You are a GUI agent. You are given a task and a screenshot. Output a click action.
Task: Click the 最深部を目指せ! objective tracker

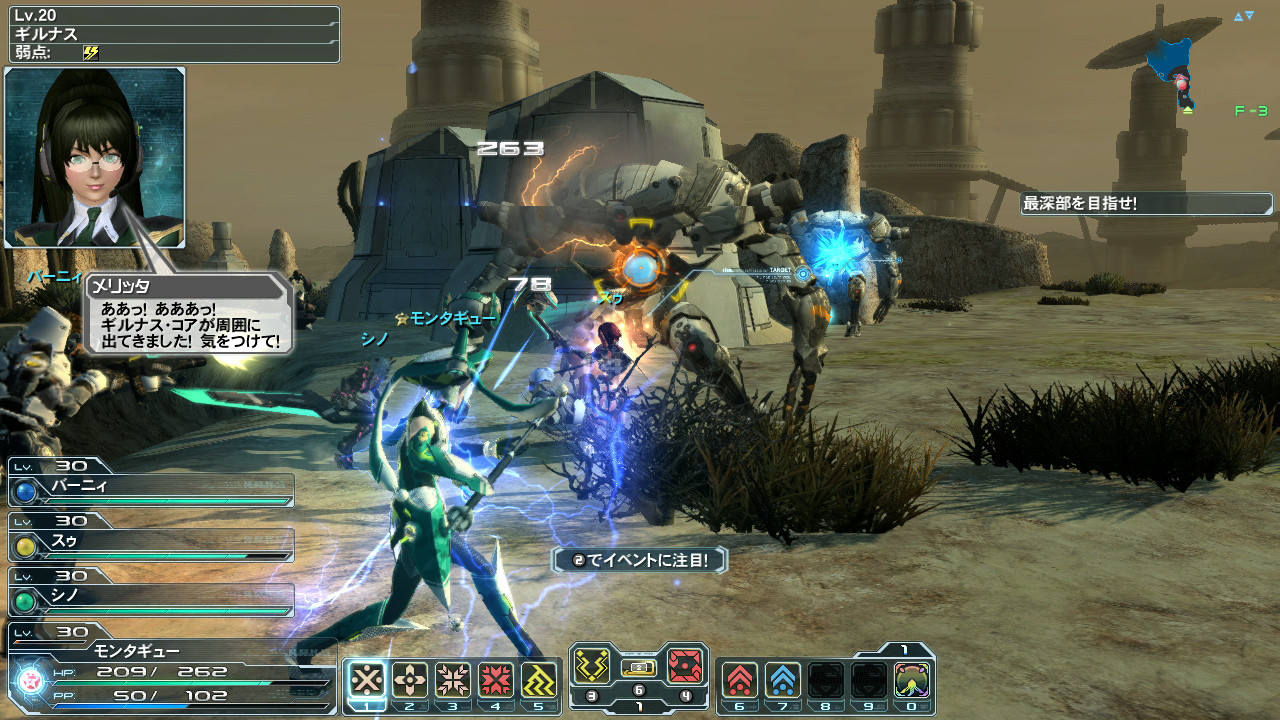1146,204
